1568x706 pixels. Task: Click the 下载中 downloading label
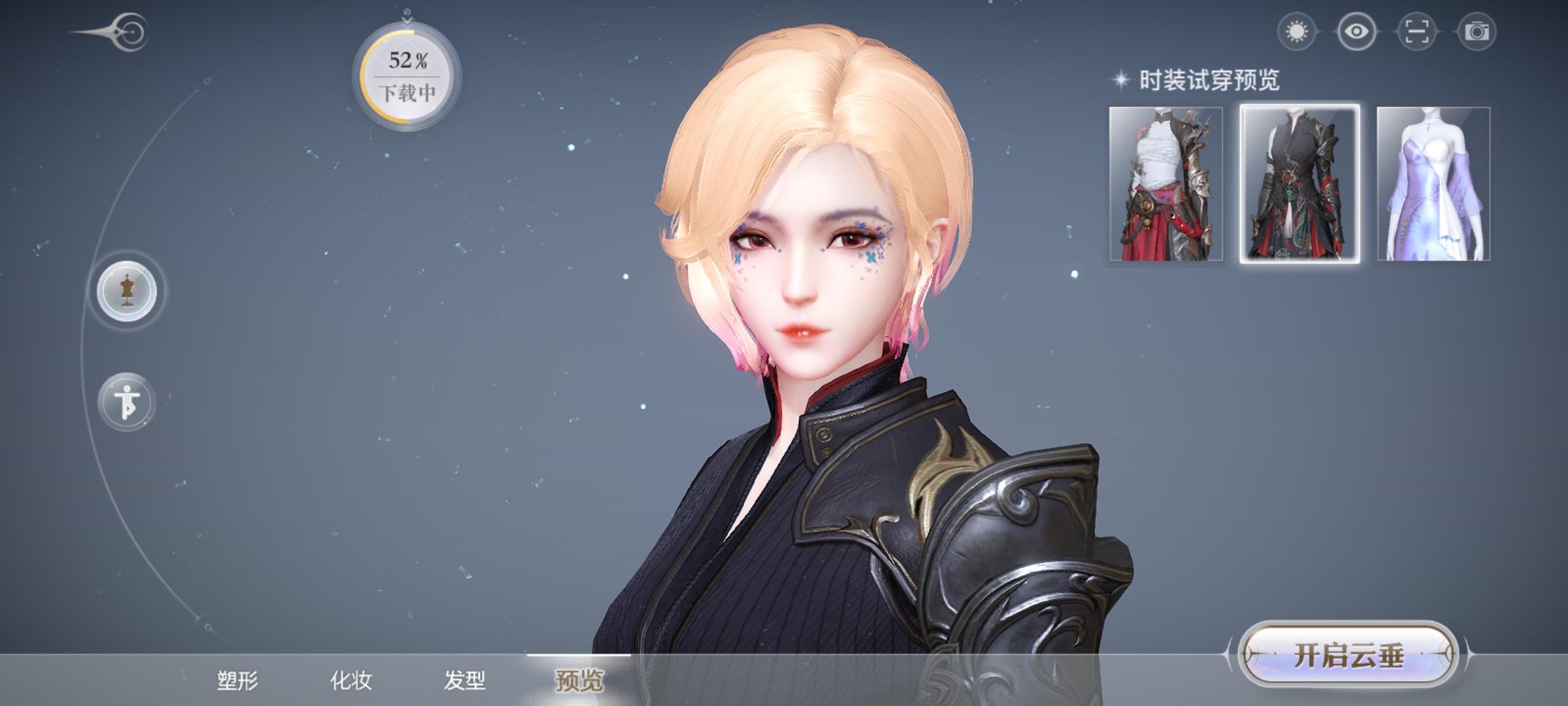(x=406, y=93)
